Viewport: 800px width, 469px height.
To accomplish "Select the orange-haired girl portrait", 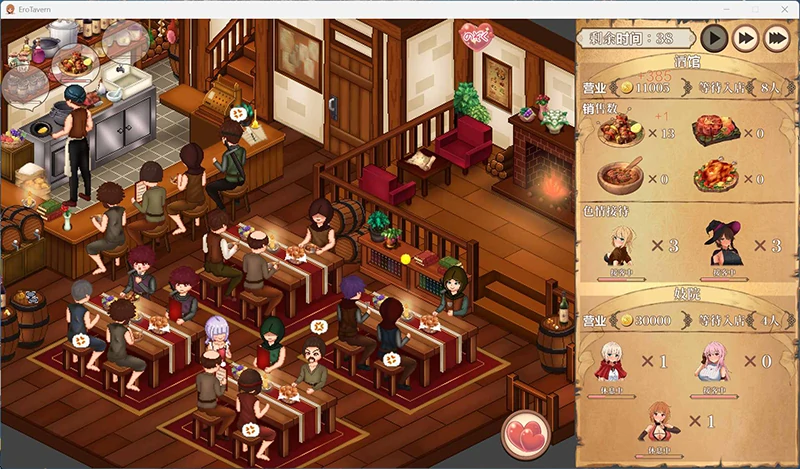I will (x=665, y=420).
